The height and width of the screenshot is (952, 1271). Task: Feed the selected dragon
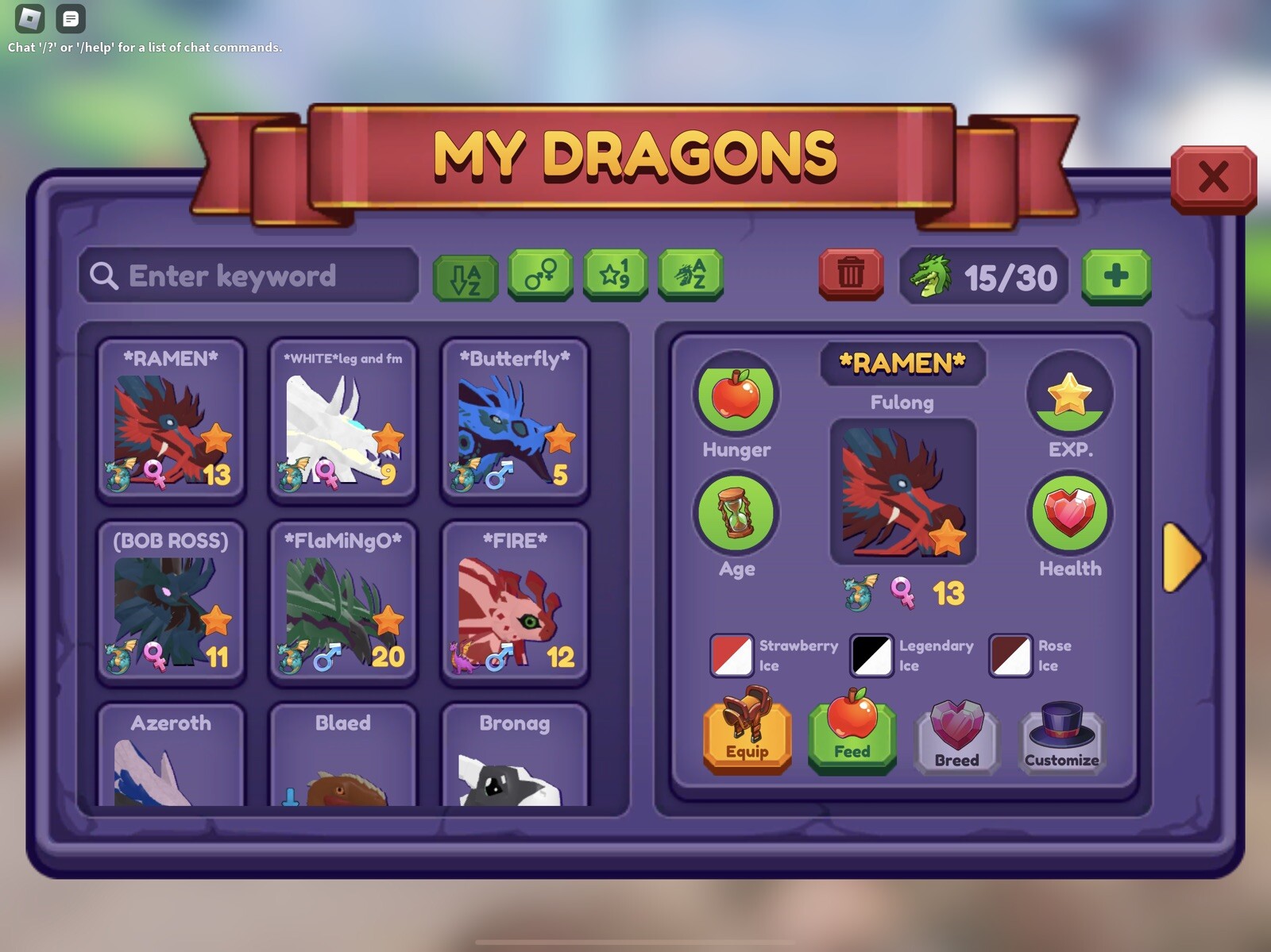coord(852,734)
